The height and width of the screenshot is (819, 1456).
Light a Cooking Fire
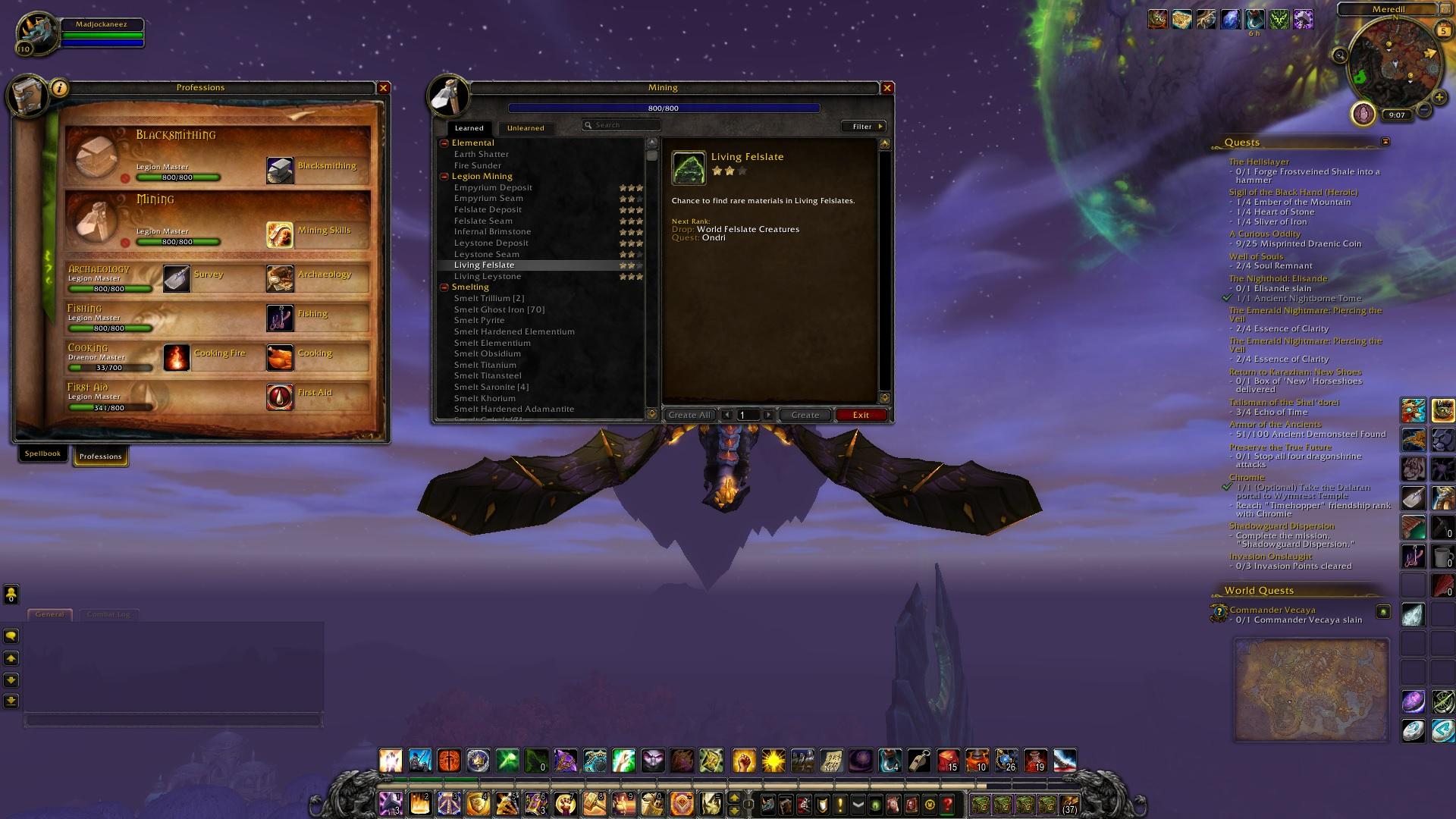177,357
